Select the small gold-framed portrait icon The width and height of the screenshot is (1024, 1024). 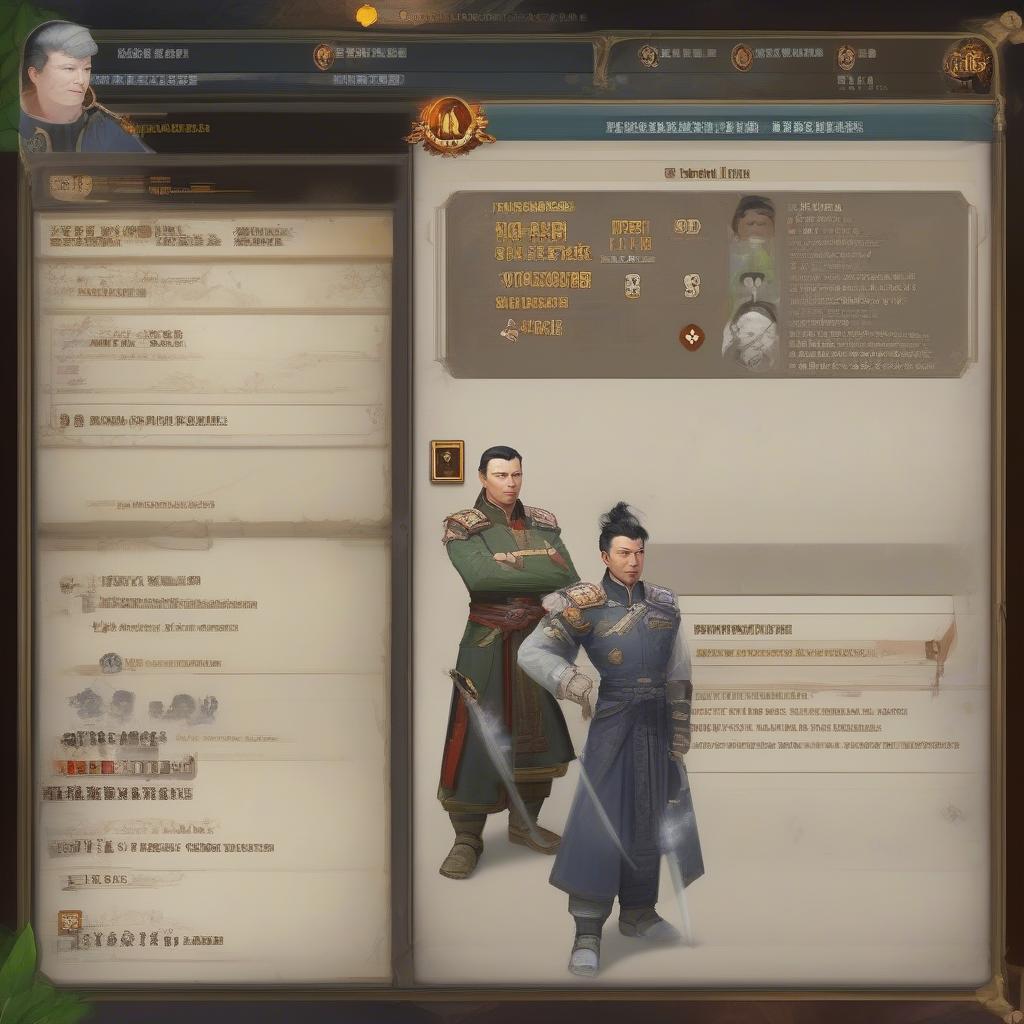point(447,461)
